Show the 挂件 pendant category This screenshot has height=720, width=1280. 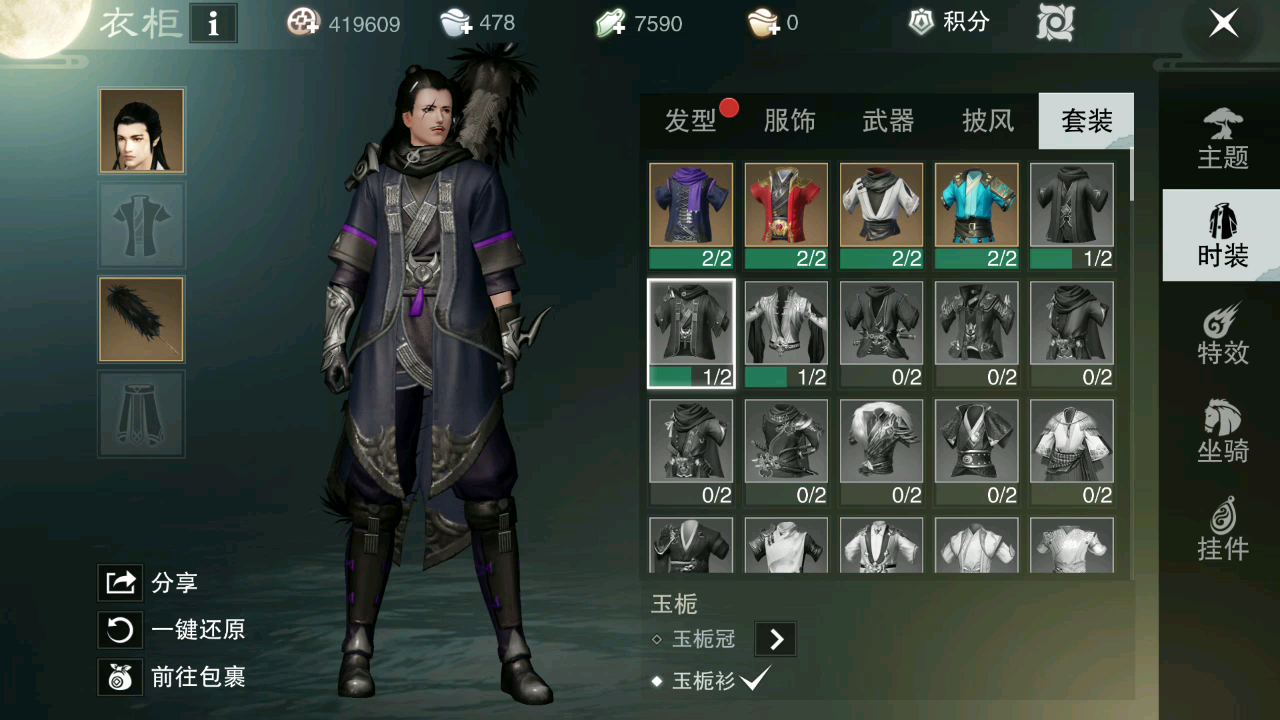(x=1223, y=530)
